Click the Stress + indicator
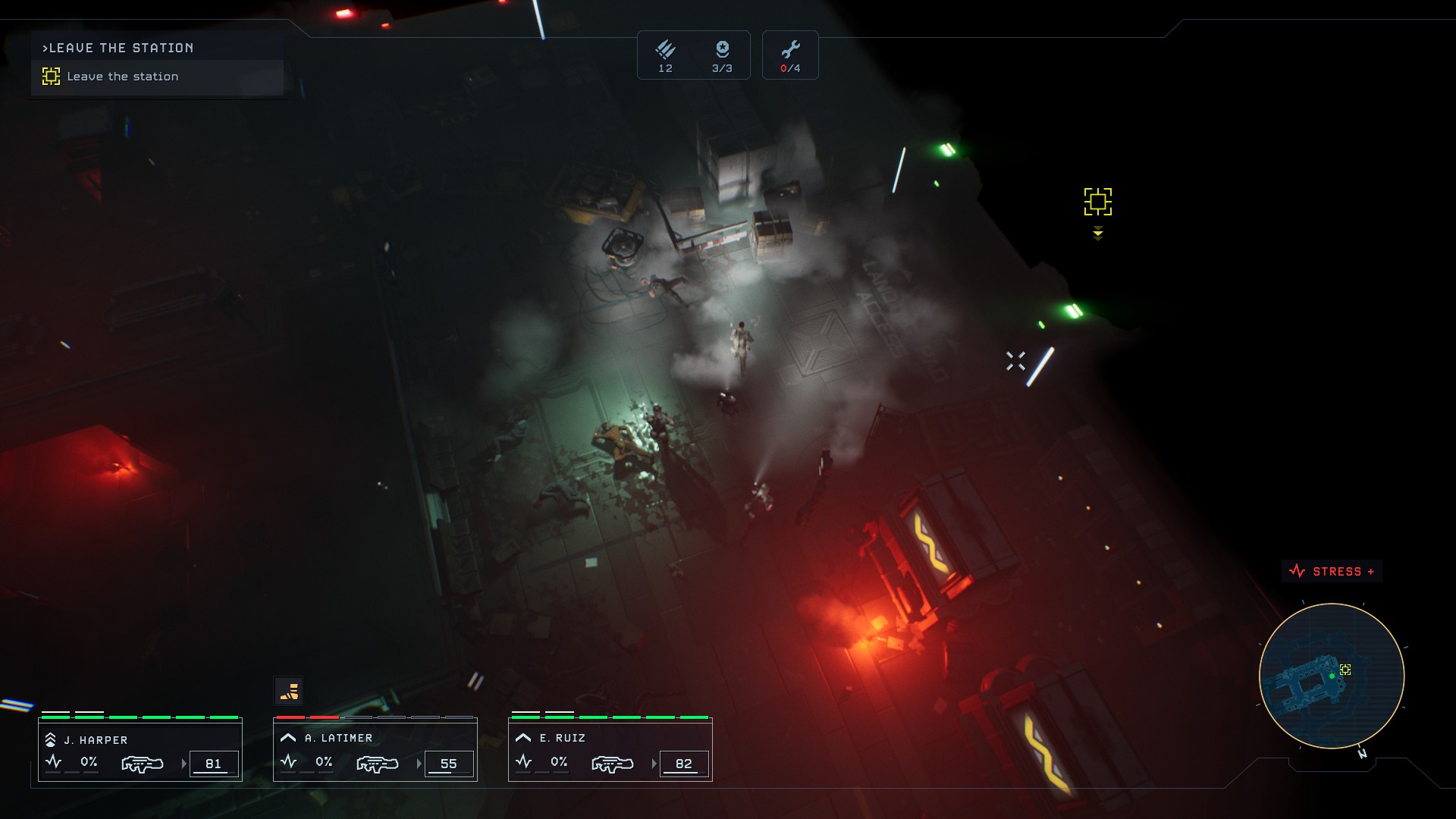Viewport: 1456px width, 819px height. point(1332,572)
